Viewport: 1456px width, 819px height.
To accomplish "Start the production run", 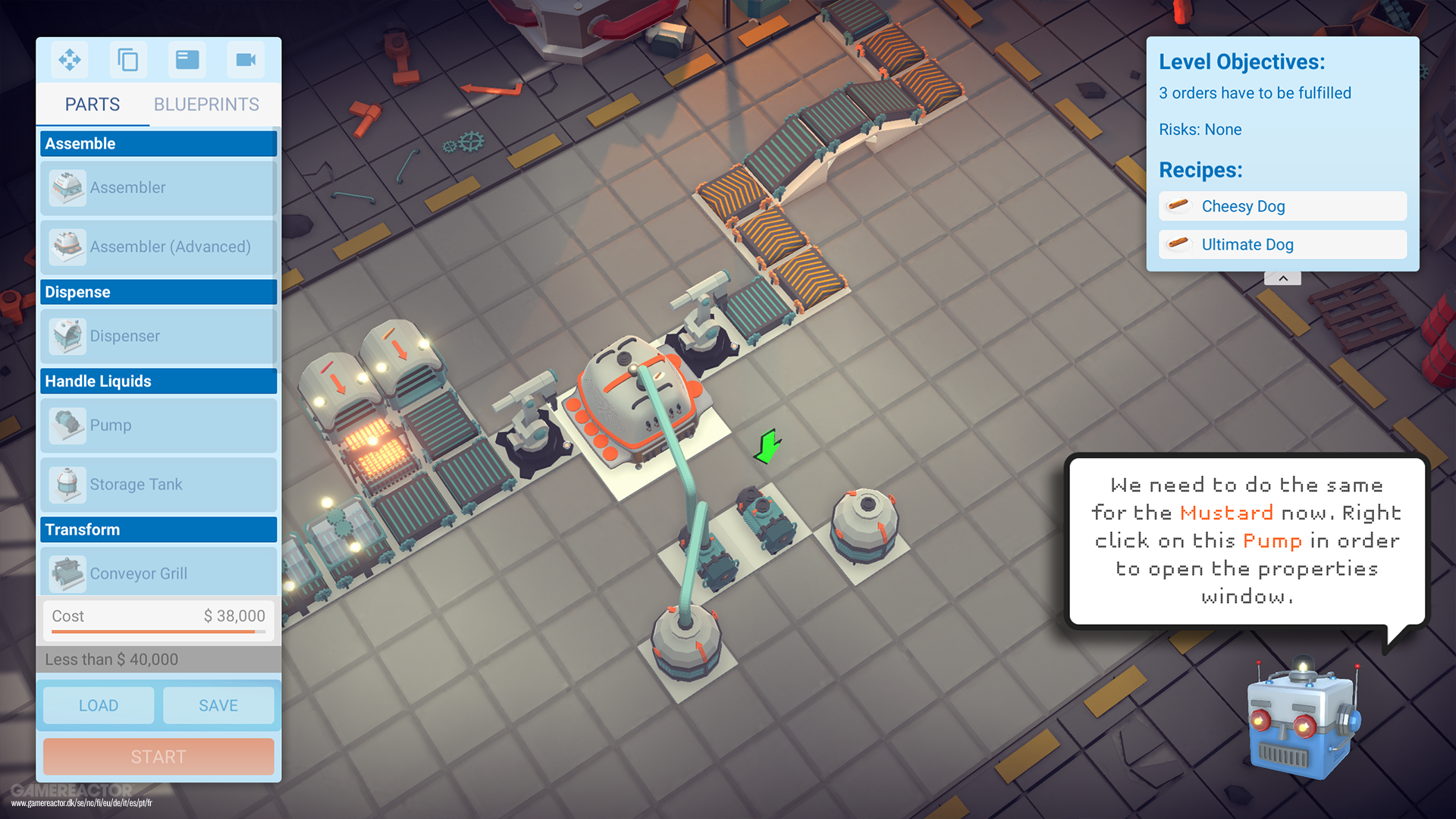I will coord(158,757).
